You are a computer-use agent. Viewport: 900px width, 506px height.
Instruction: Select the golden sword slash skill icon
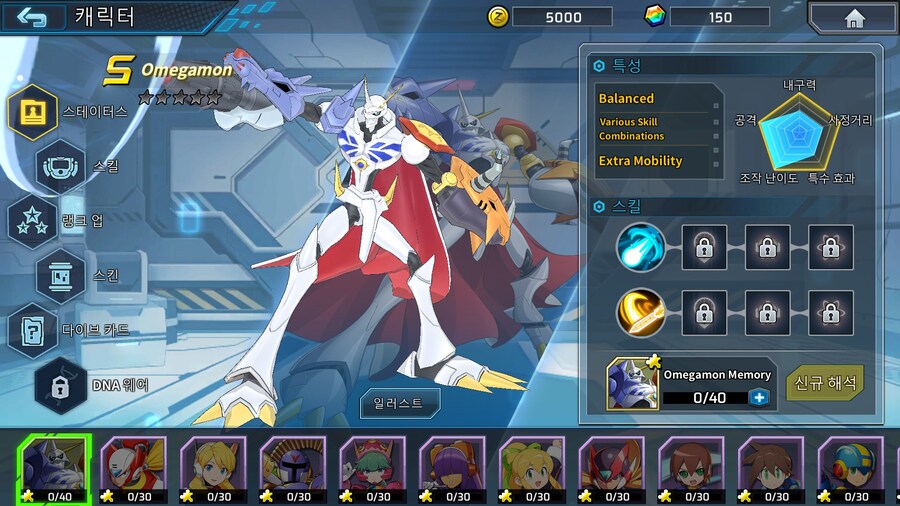[x=641, y=313]
